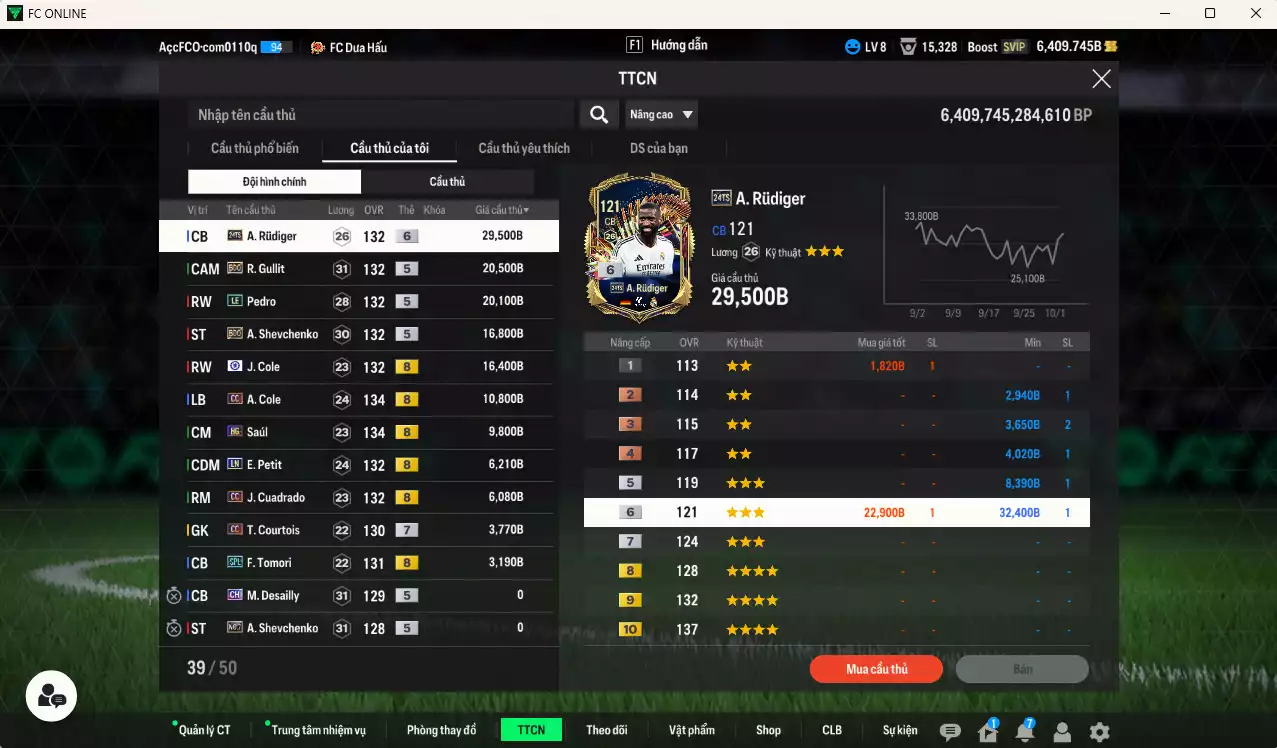Sort by Giá cầu thủ column header
This screenshot has height=748, width=1277.
point(502,210)
